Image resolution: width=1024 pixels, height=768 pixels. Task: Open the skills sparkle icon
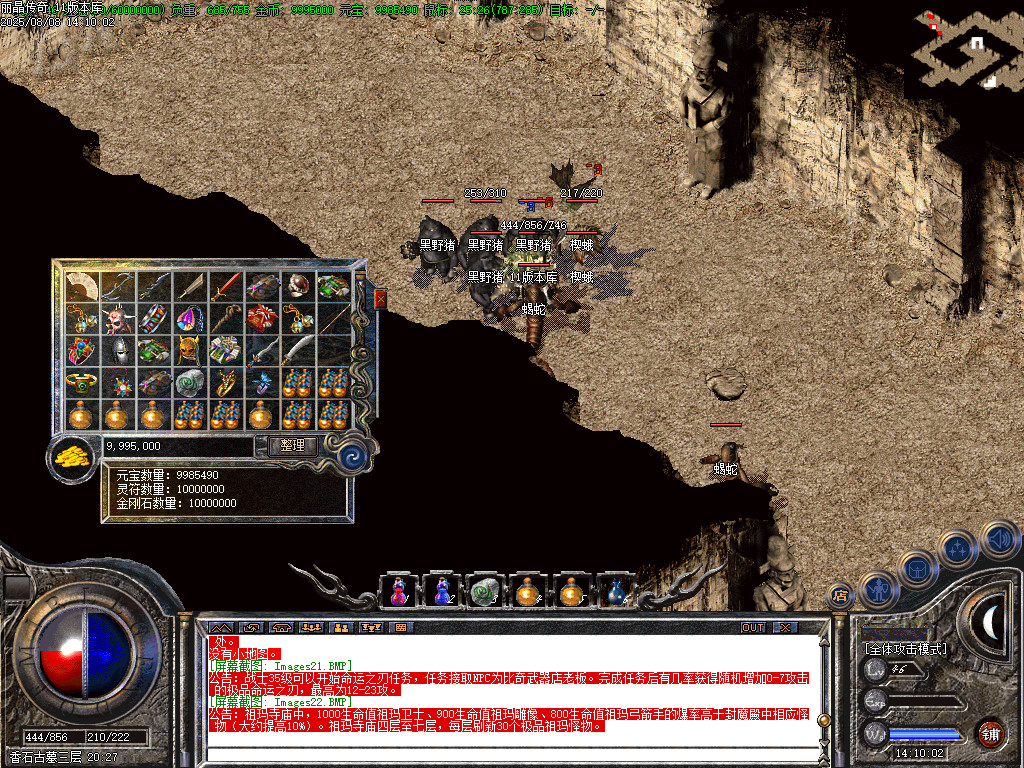point(958,549)
